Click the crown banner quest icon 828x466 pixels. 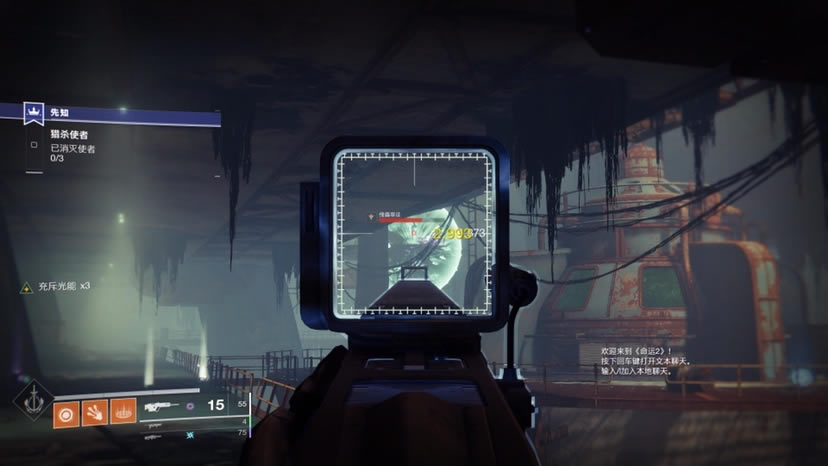pyautogui.click(x=33, y=114)
